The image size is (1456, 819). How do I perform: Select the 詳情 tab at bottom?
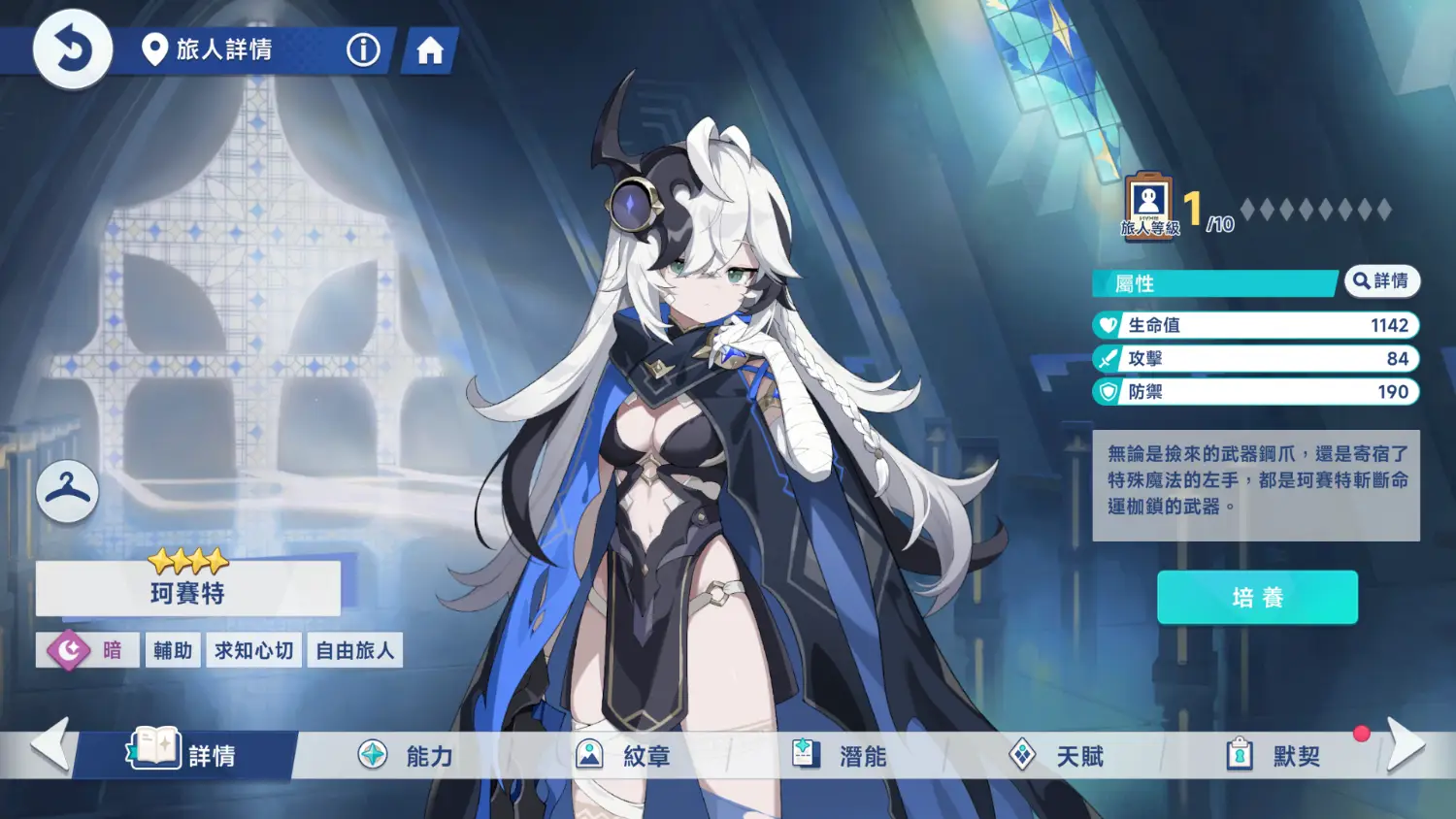[x=186, y=755]
